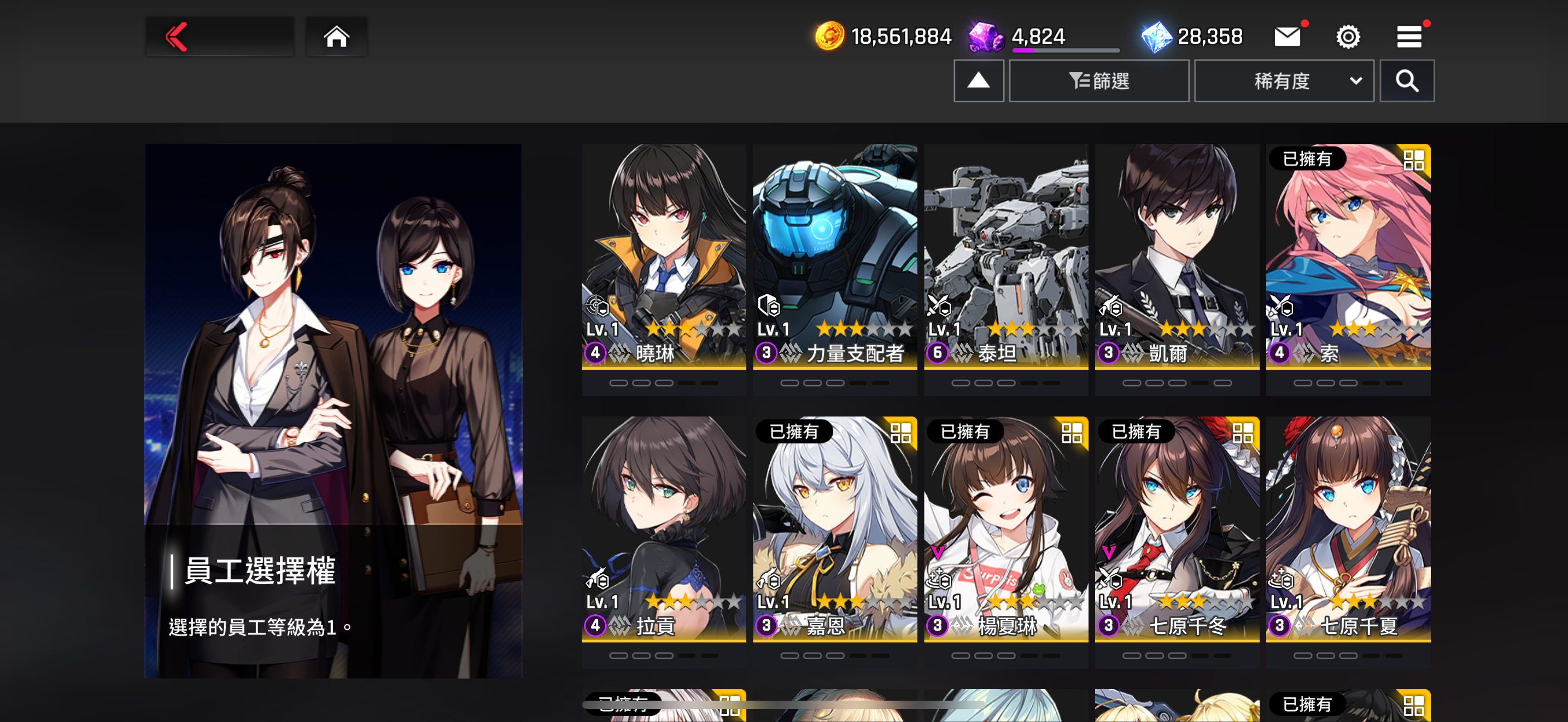Open the employee search
The height and width of the screenshot is (722, 1568).
click(x=1406, y=80)
